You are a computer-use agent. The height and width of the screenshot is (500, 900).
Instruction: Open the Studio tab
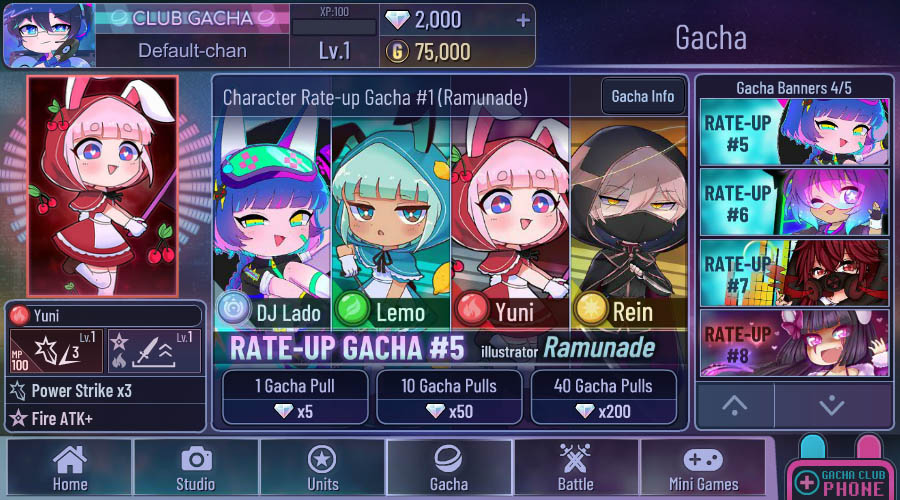tap(195, 467)
